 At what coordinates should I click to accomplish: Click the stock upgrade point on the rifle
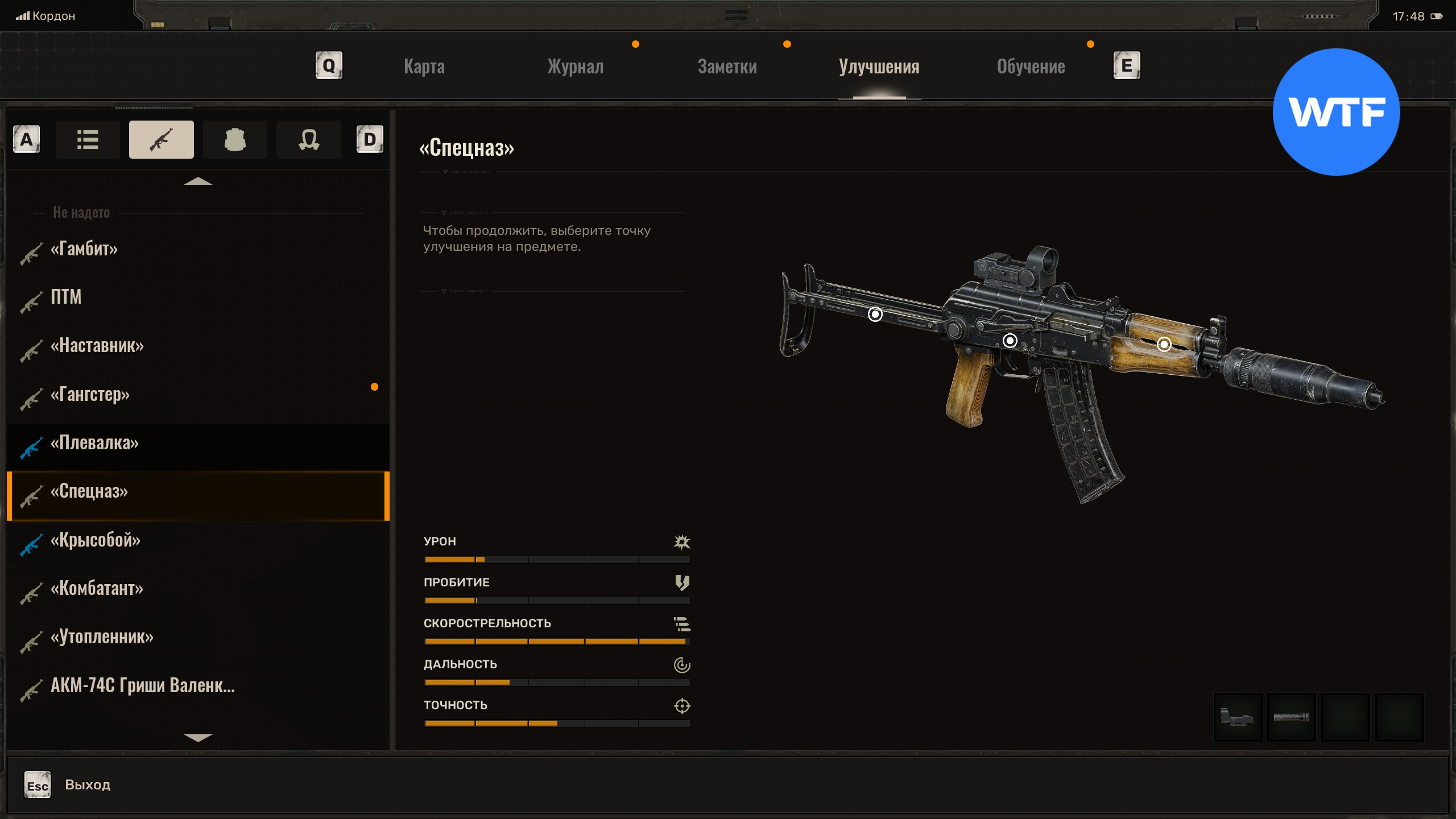coord(875,314)
